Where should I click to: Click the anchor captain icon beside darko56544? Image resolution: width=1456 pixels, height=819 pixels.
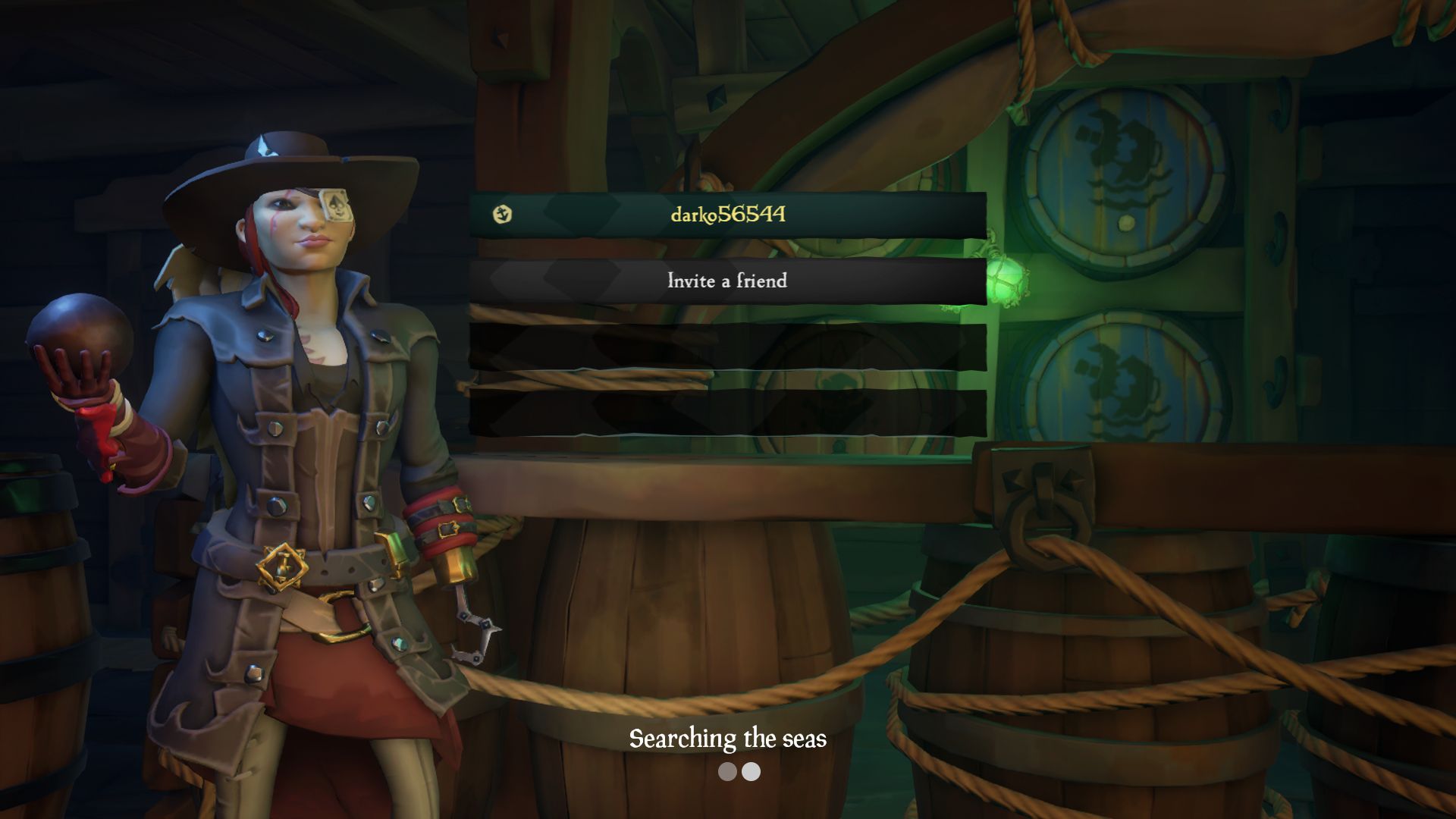point(501,215)
